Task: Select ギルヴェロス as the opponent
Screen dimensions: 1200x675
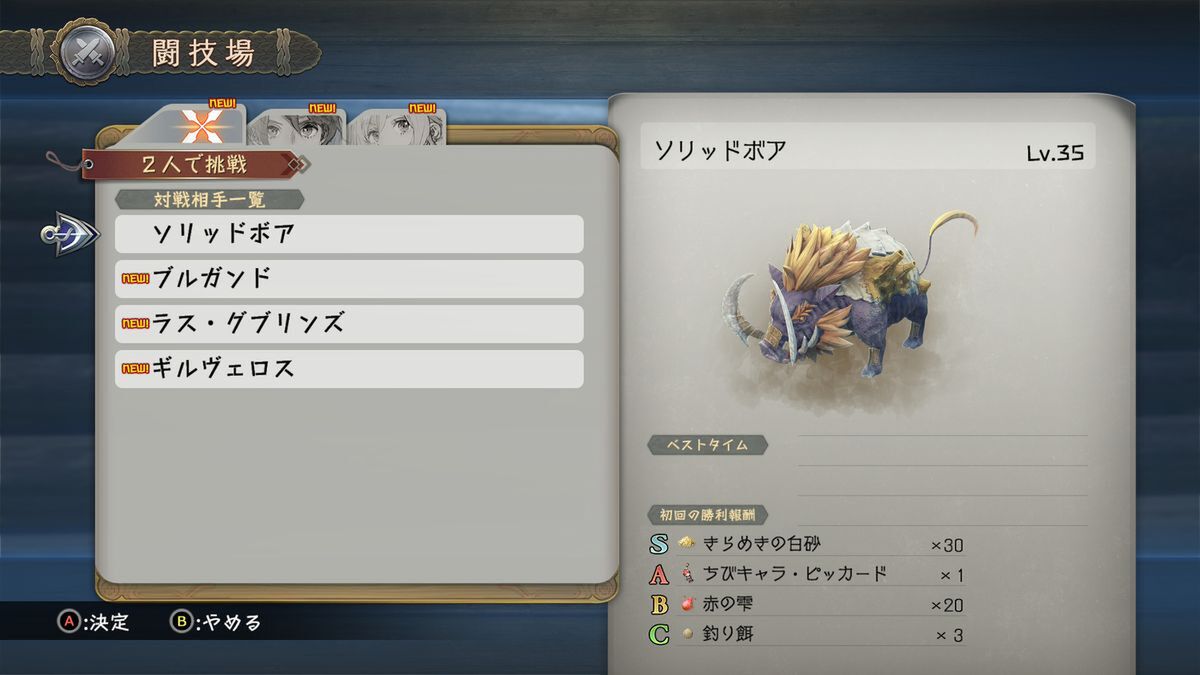Action: click(x=348, y=369)
